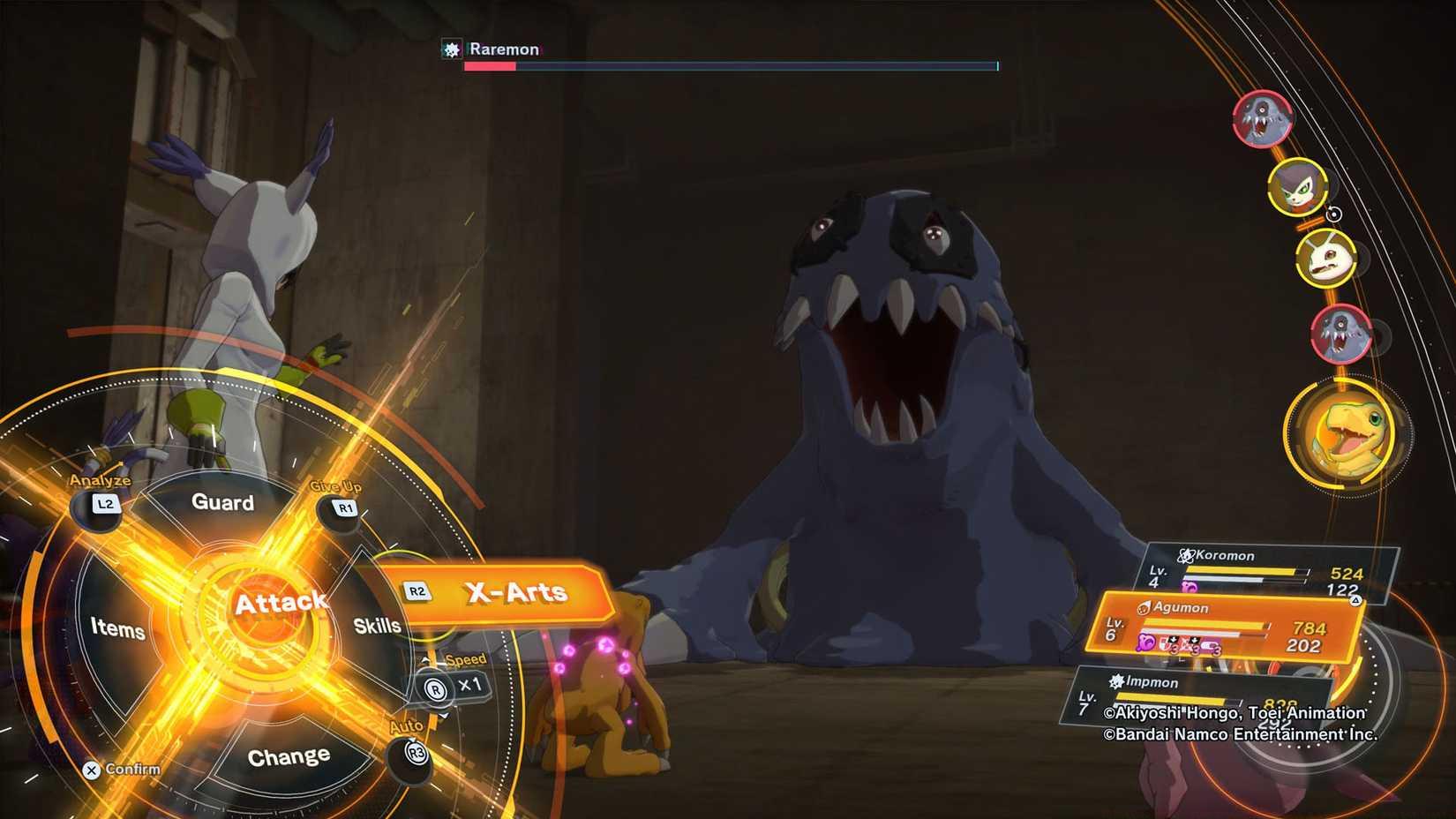The height and width of the screenshot is (819, 1456).
Task: Click Raremon's HP bar at the top
Action: [x=731, y=65]
